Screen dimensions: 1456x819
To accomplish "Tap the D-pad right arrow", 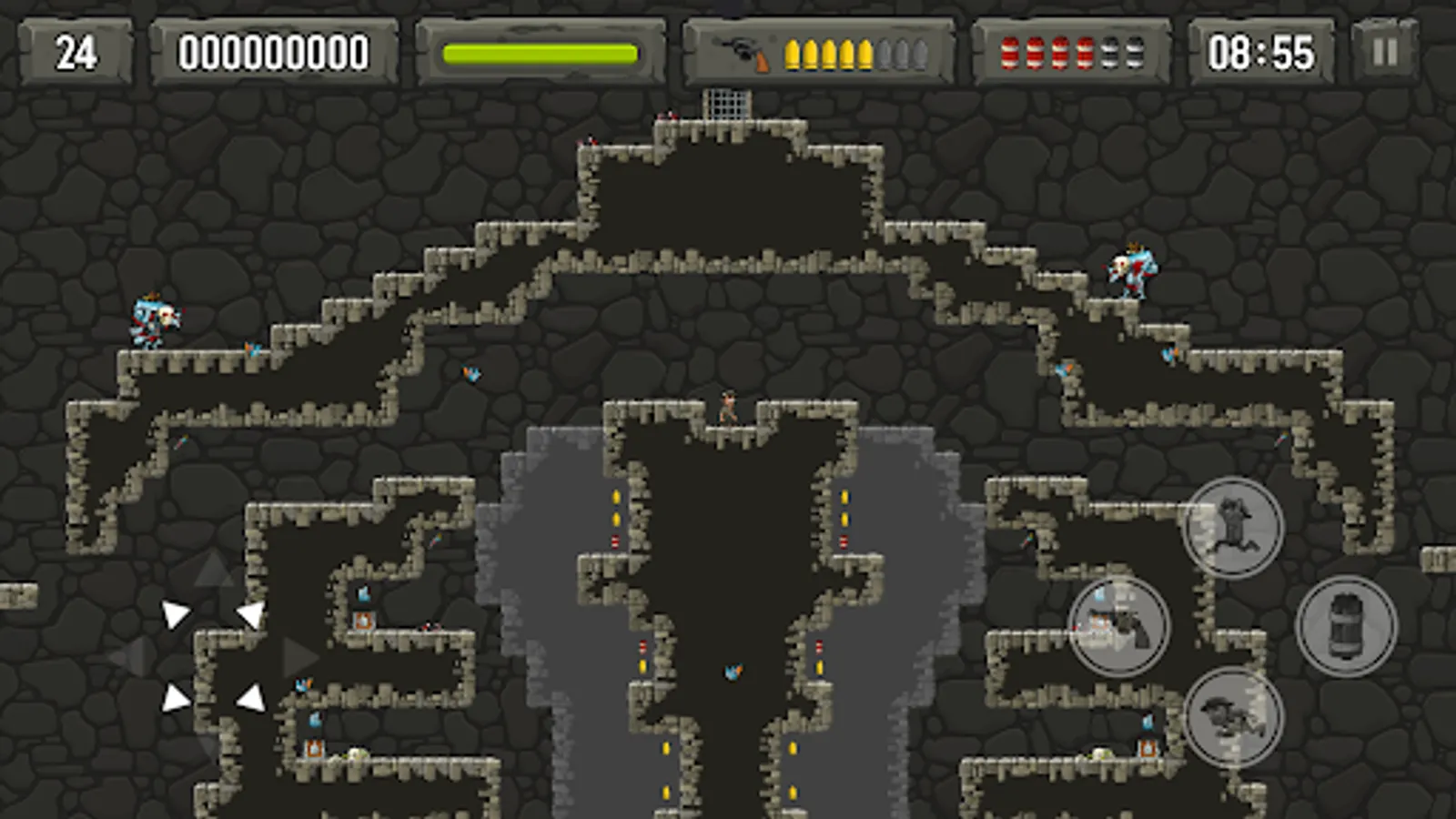I will click(298, 657).
